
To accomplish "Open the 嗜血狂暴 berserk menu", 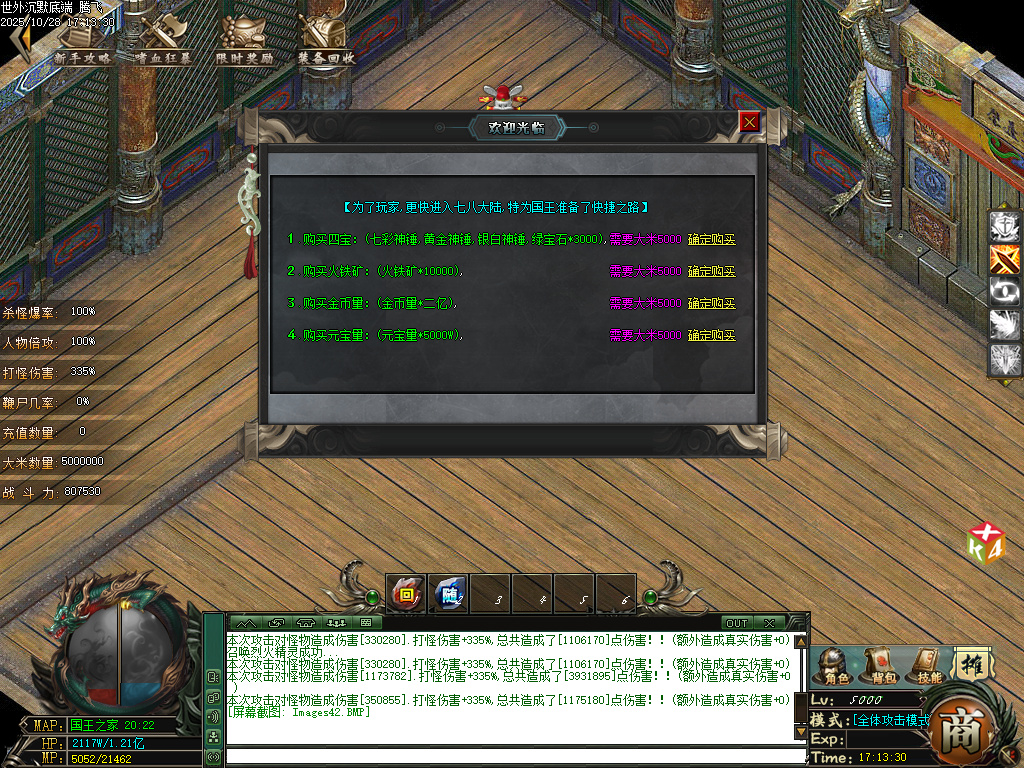I will click(163, 42).
